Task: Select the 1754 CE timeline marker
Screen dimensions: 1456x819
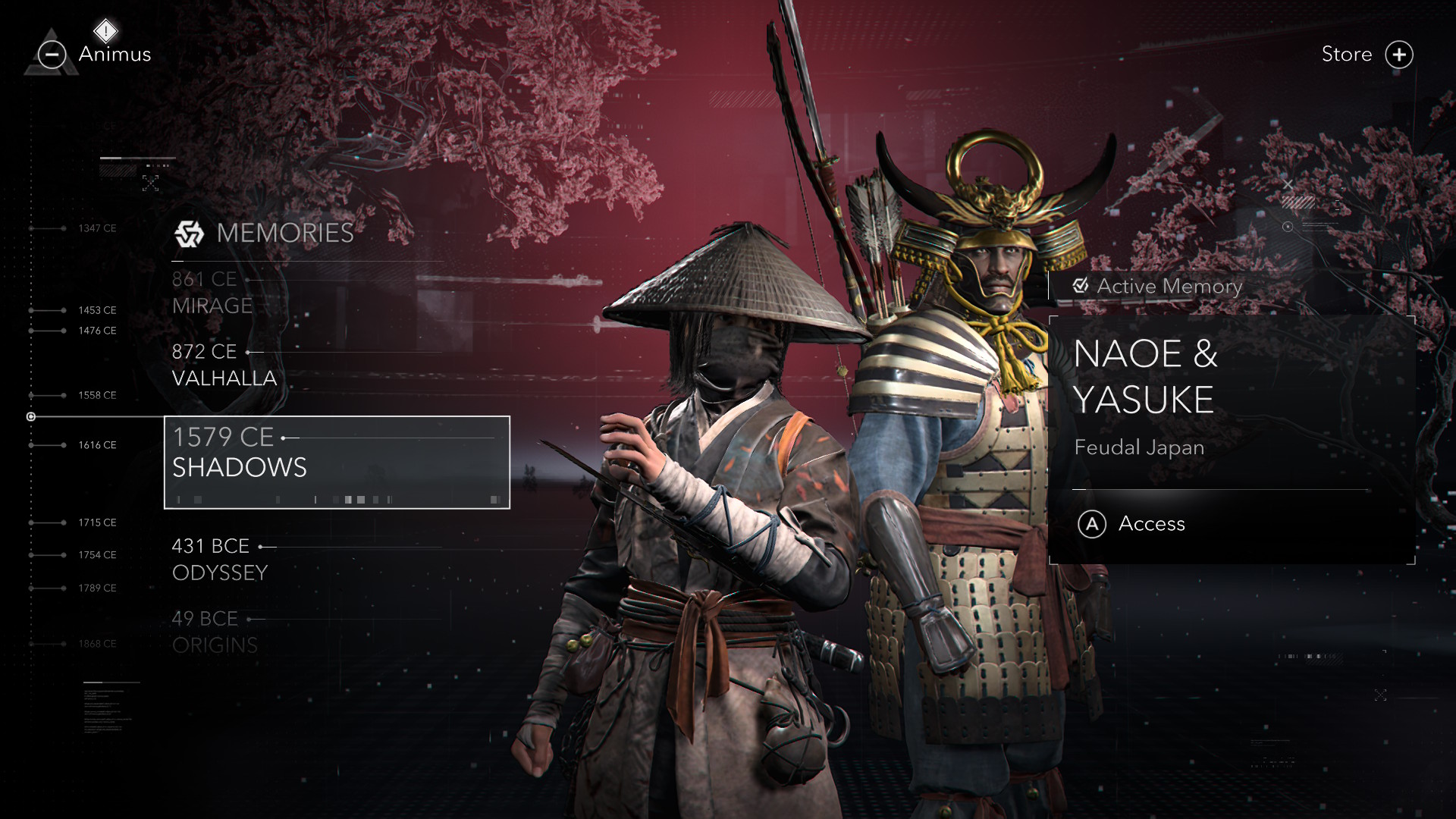Action: (97, 555)
